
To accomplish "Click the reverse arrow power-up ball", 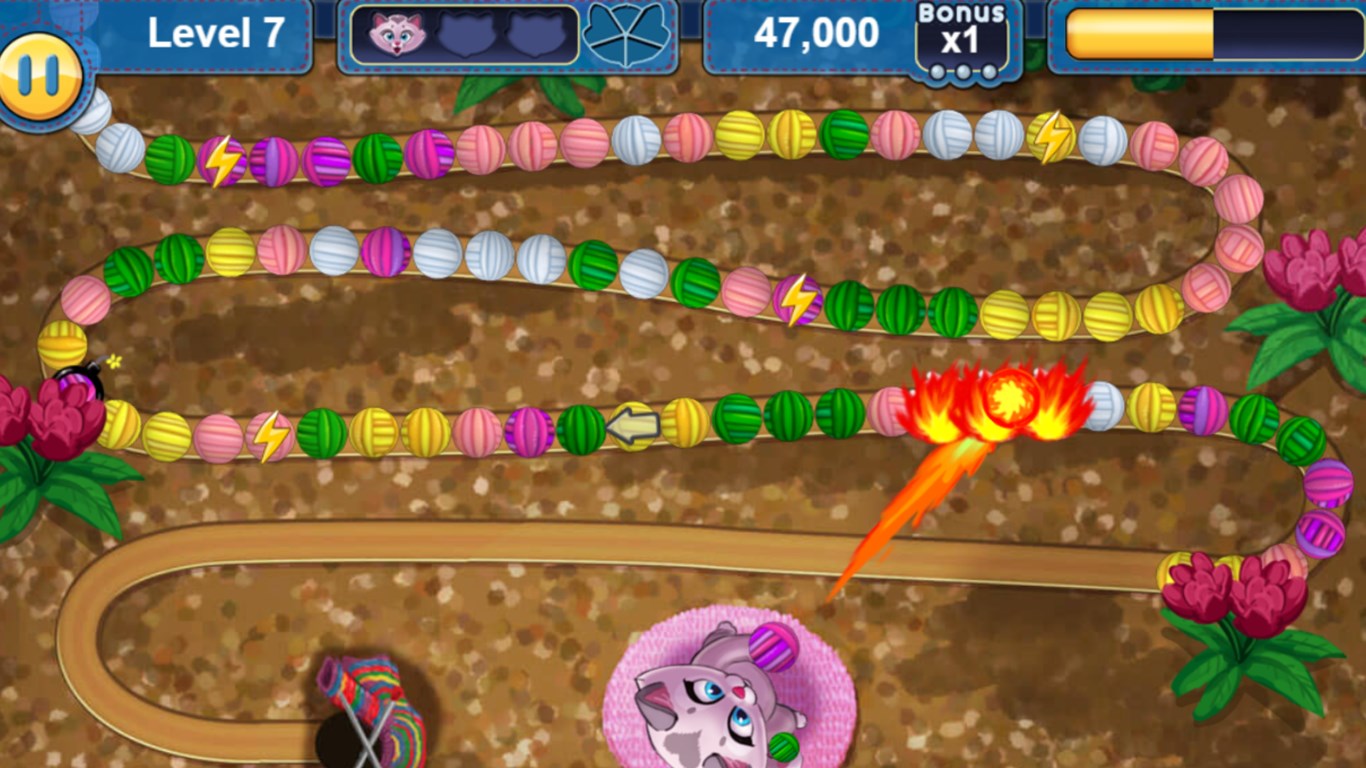I will (x=630, y=424).
